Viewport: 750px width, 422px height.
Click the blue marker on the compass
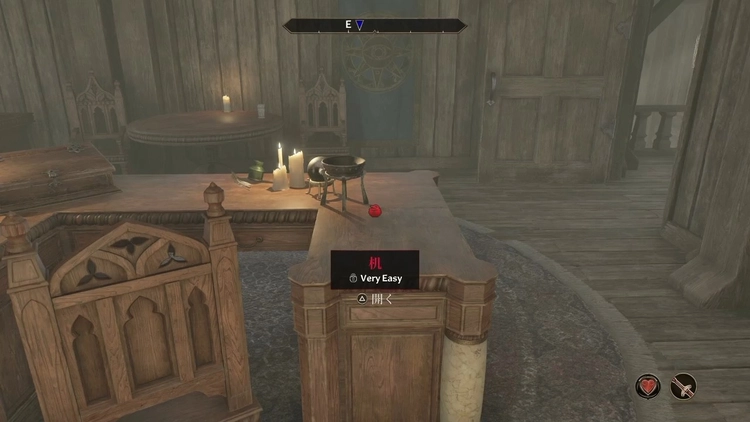click(x=361, y=25)
